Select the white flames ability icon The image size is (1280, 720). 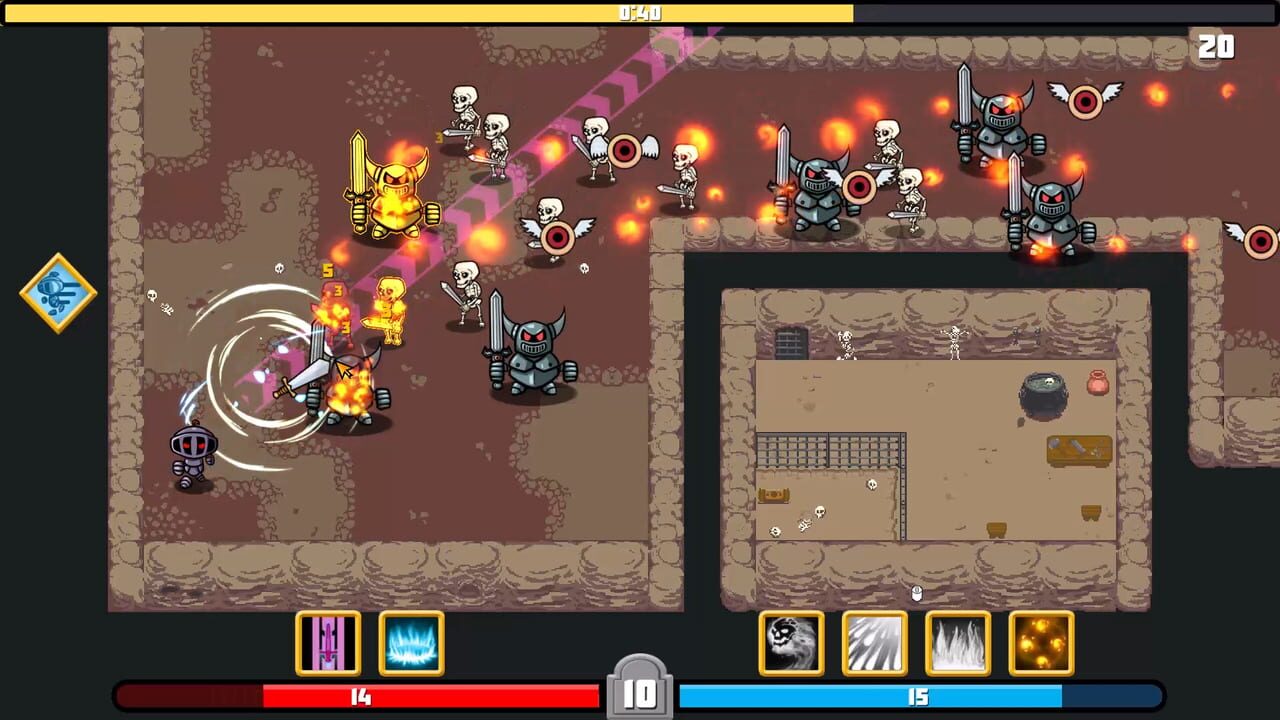point(957,643)
